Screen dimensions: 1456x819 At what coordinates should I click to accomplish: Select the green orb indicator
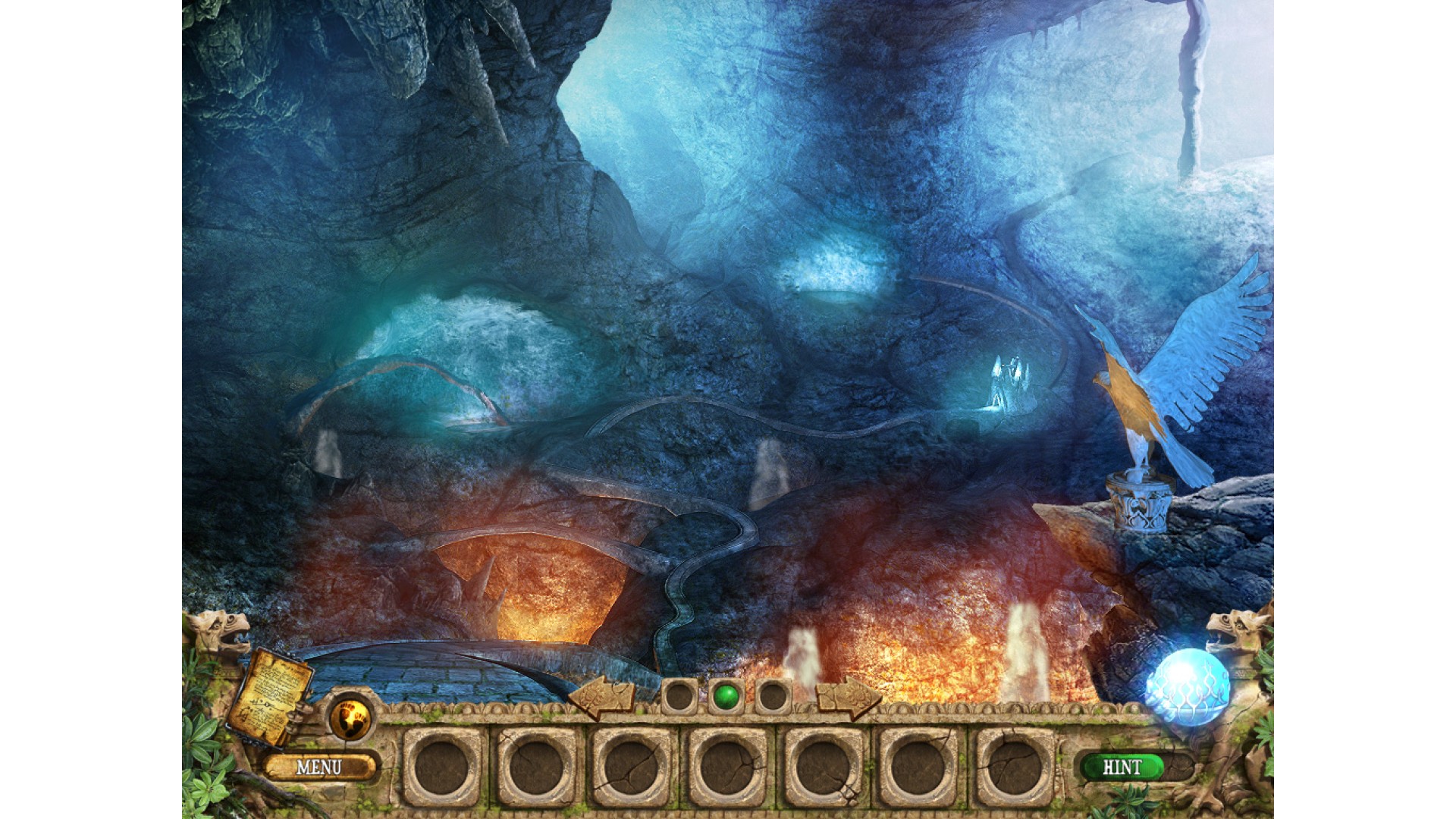tap(726, 695)
